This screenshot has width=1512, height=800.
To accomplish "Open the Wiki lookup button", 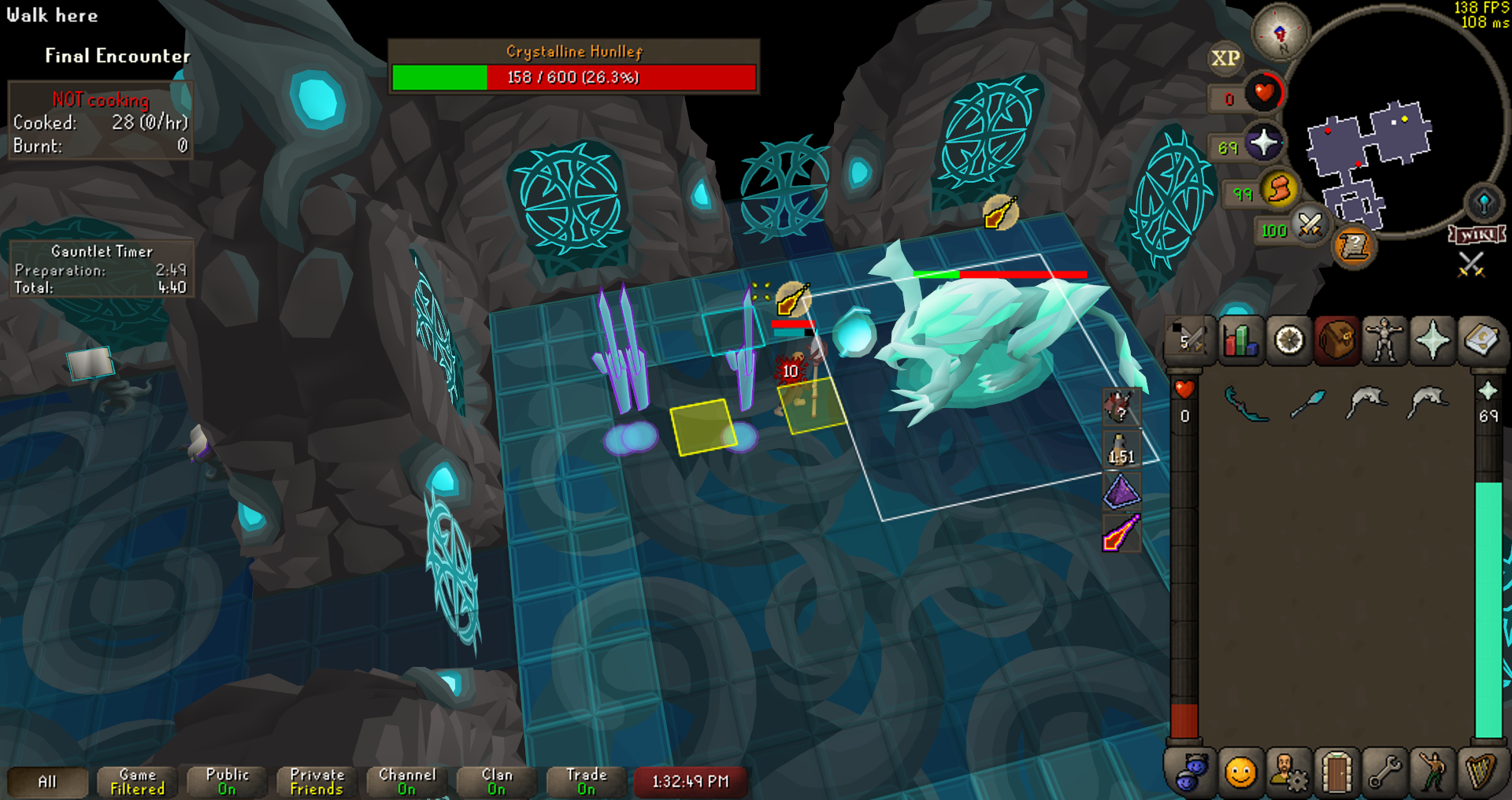I will click(1477, 235).
